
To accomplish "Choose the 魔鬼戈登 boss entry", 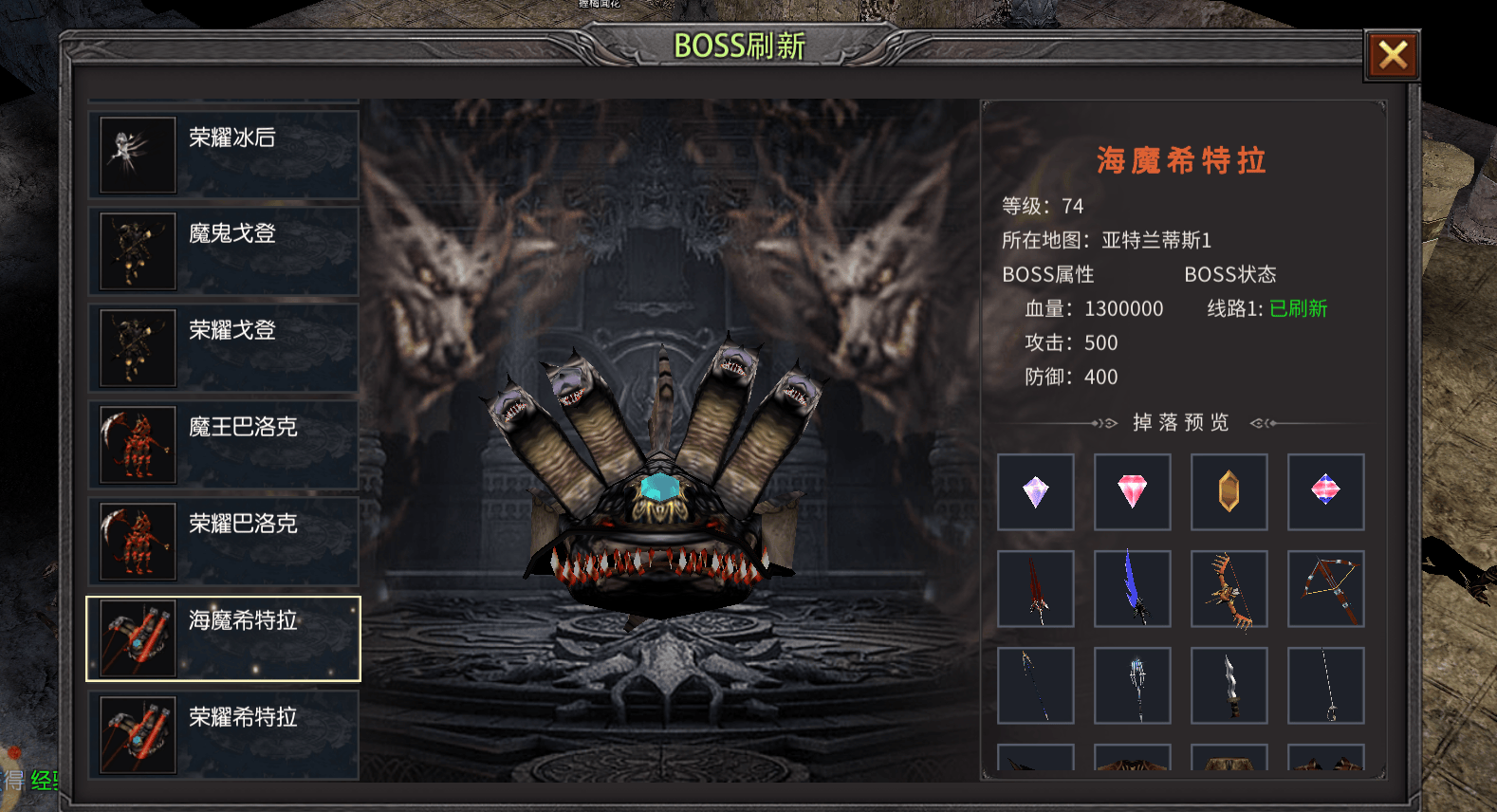I will tap(224, 251).
